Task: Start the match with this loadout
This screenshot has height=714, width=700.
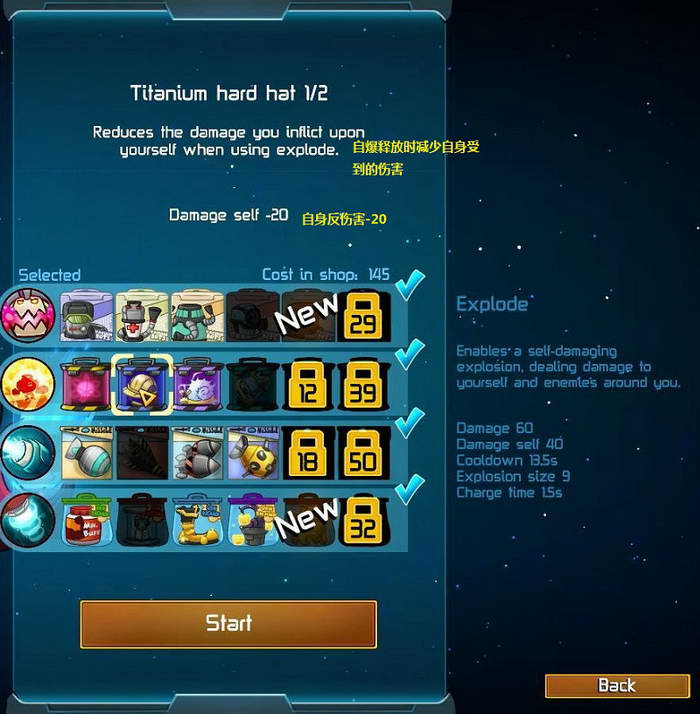Action: click(228, 624)
